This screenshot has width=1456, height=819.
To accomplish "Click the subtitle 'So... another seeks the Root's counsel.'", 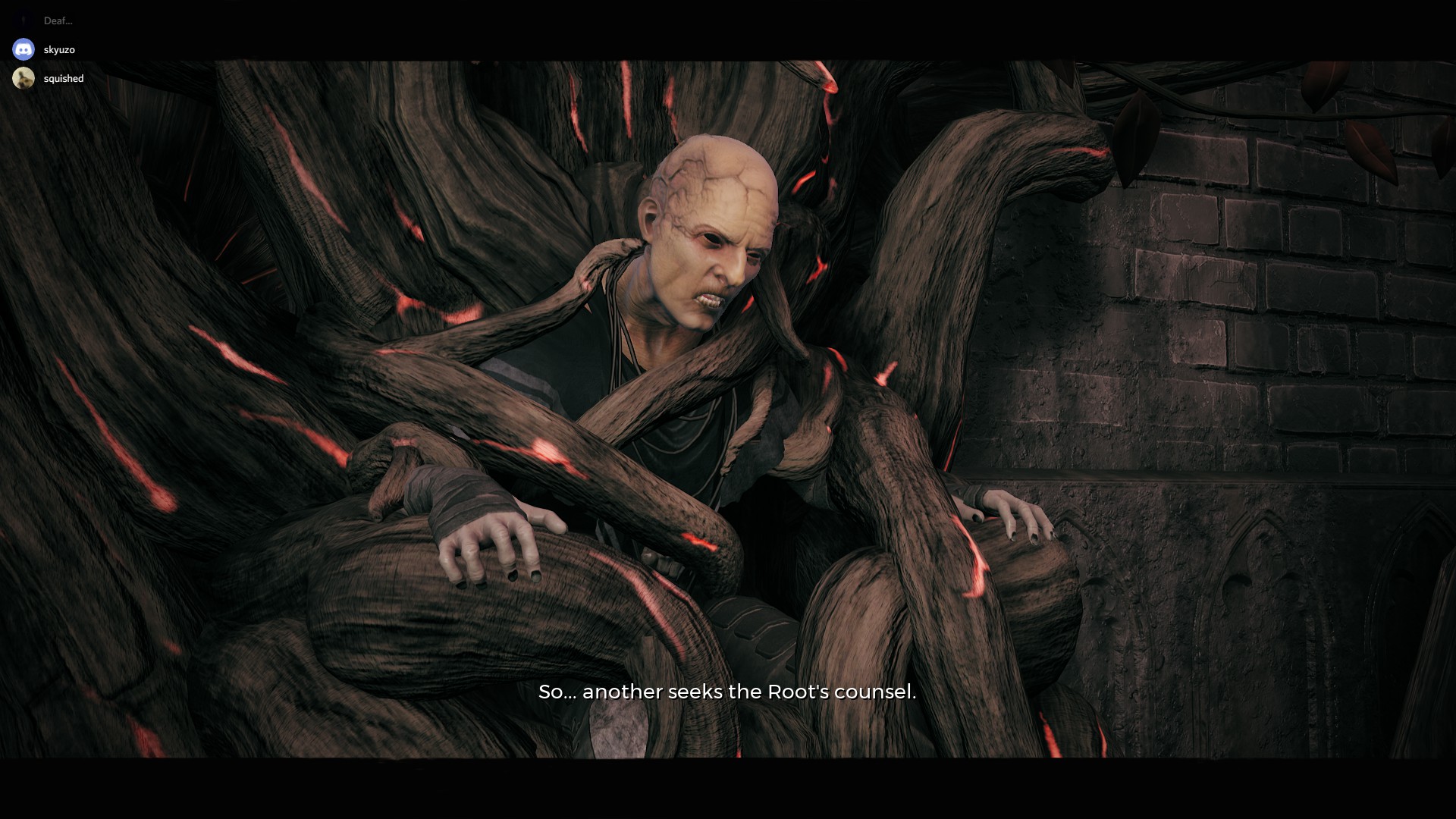I will [x=726, y=692].
